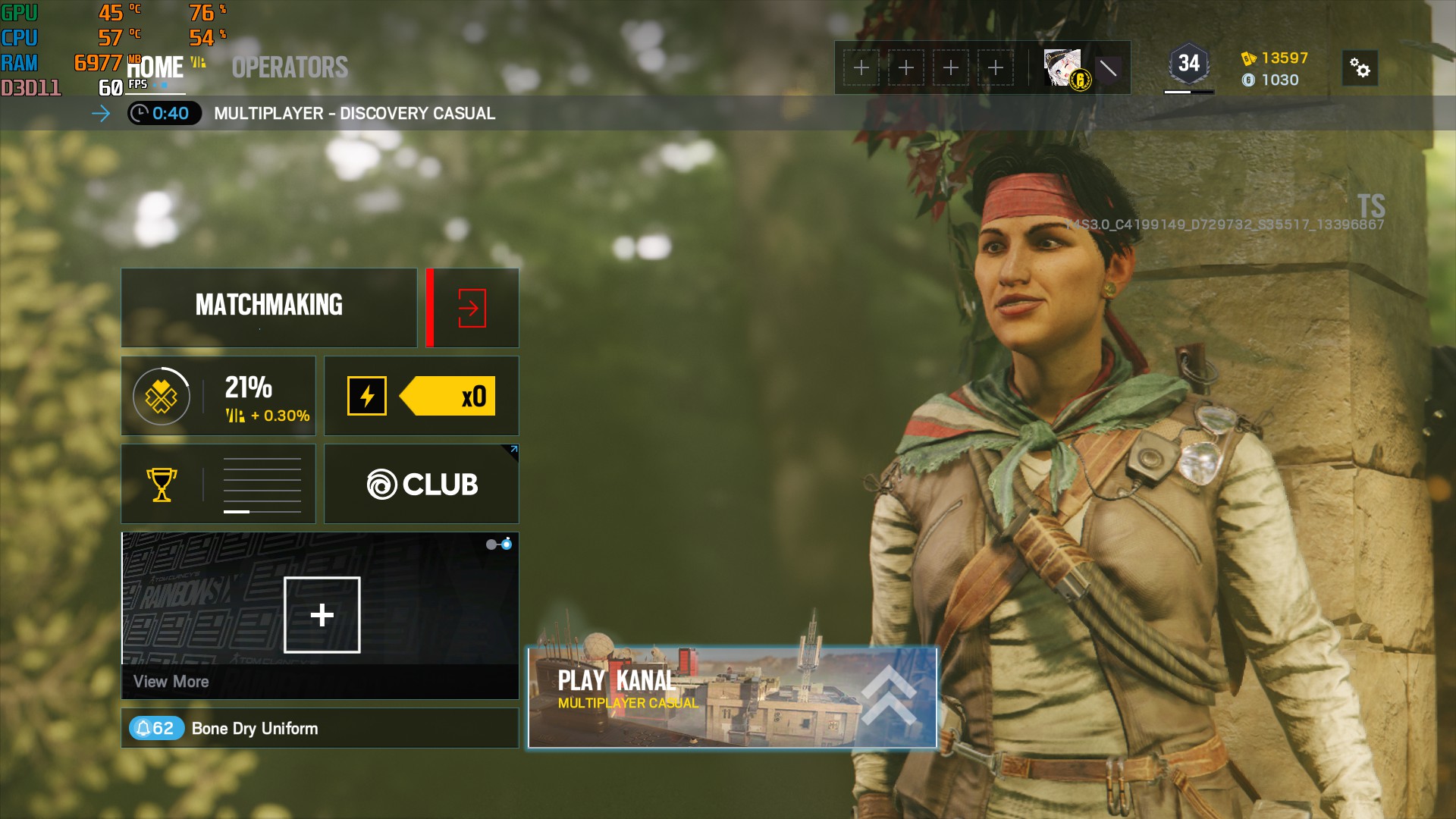Open the level 34 profile badge
This screenshot has width=1456, height=819.
[x=1188, y=65]
